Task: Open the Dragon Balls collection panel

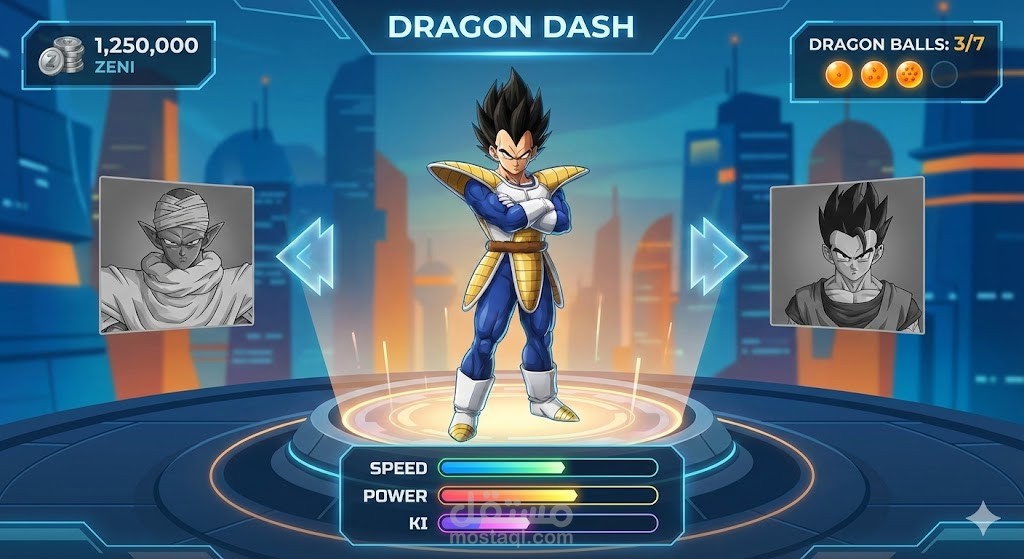Action: (894, 62)
